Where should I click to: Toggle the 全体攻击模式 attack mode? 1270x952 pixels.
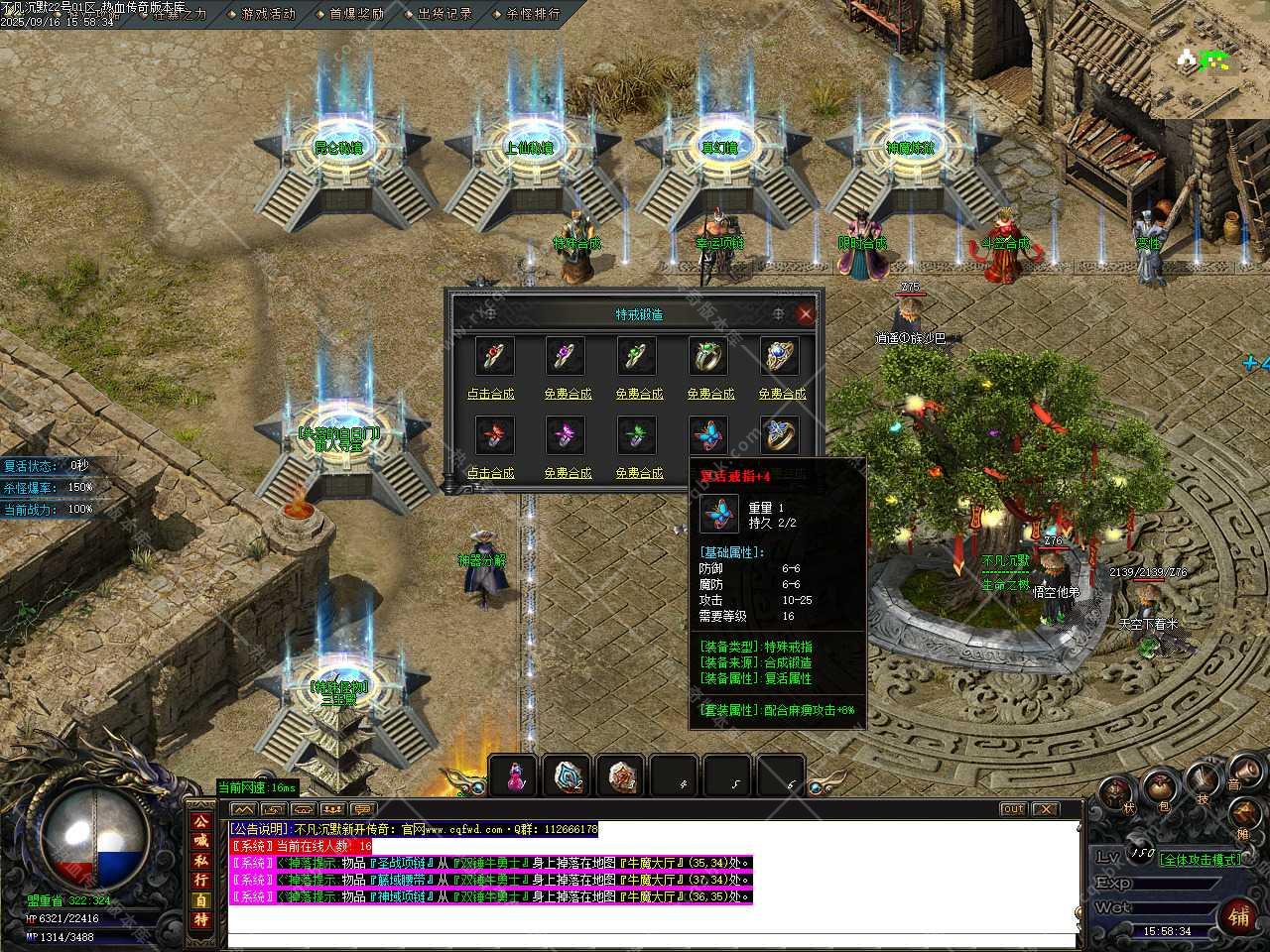click(1201, 860)
